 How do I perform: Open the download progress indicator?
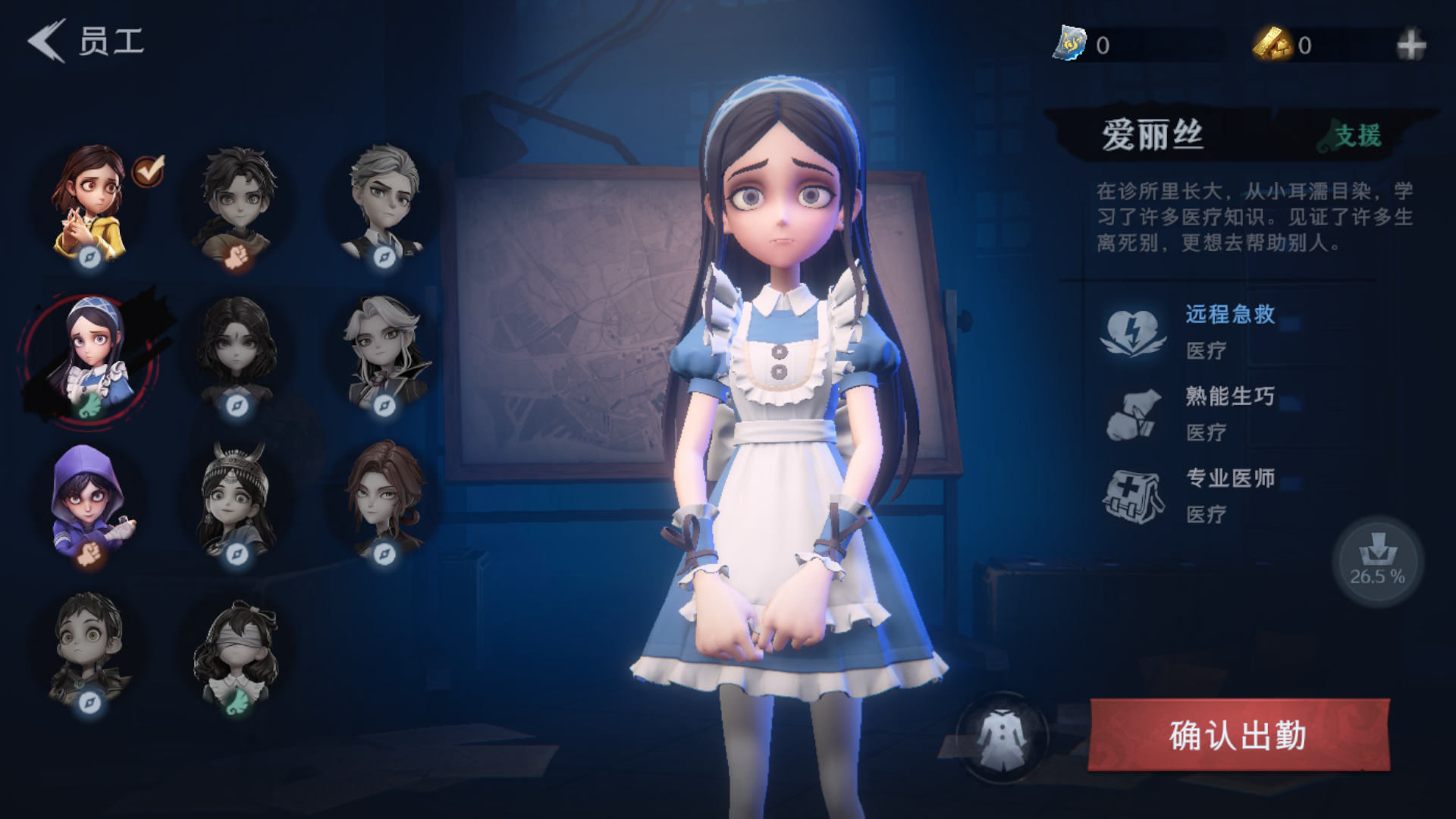(1377, 561)
